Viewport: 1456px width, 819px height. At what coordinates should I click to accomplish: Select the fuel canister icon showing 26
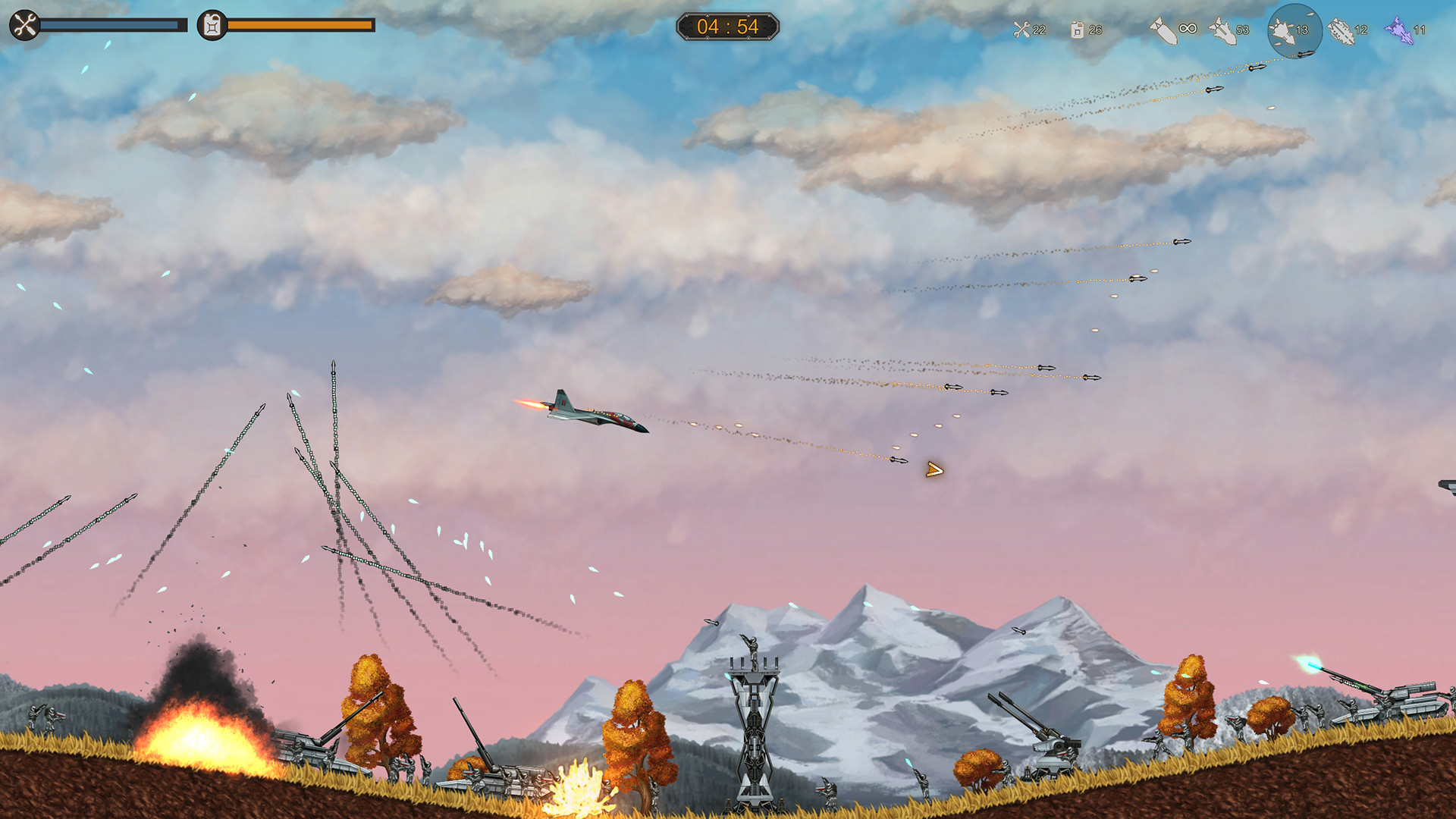1079,30
